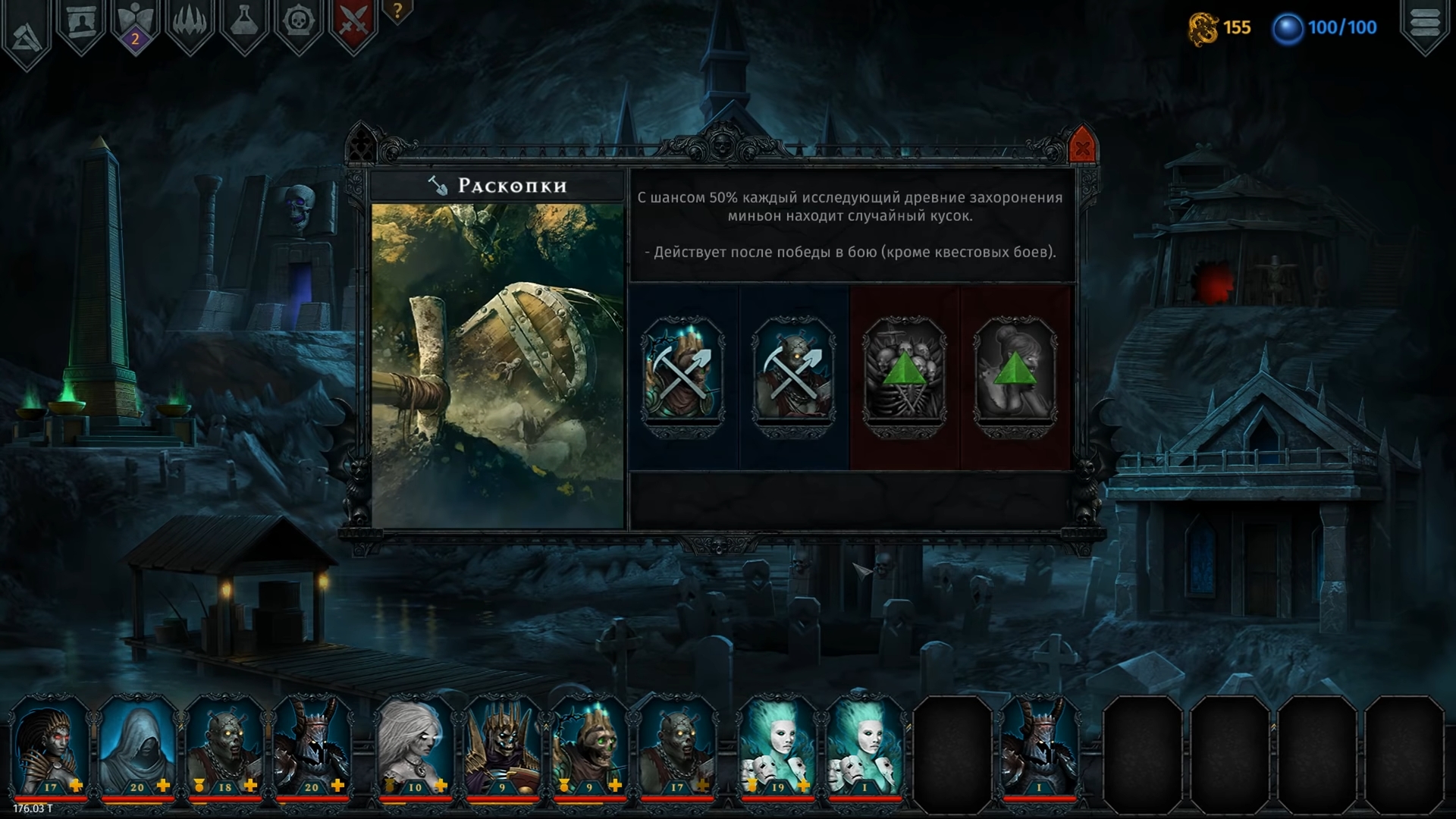Select the horned knight minion level 20
1456x819 pixels.
click(312, 747)
